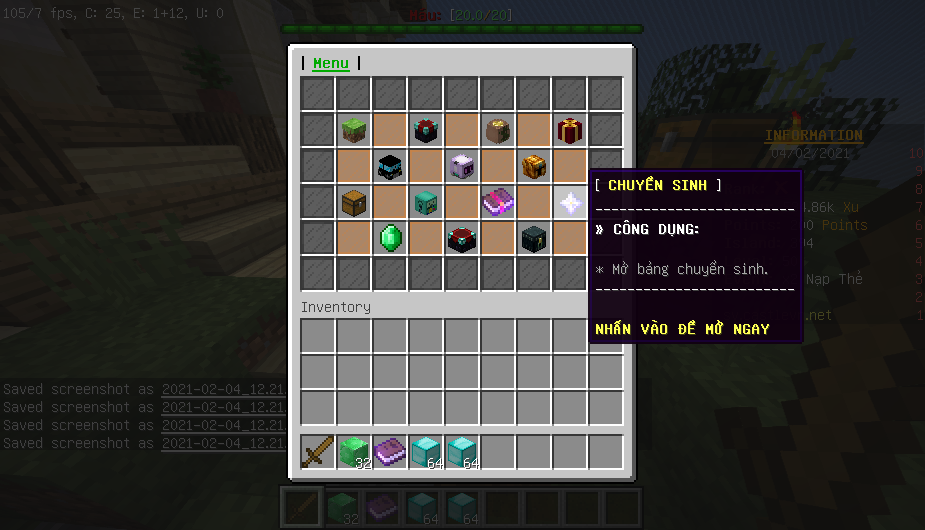Select the dark ender chest head icon
Viewport: 925px width, 530px height.
[534, 238]
